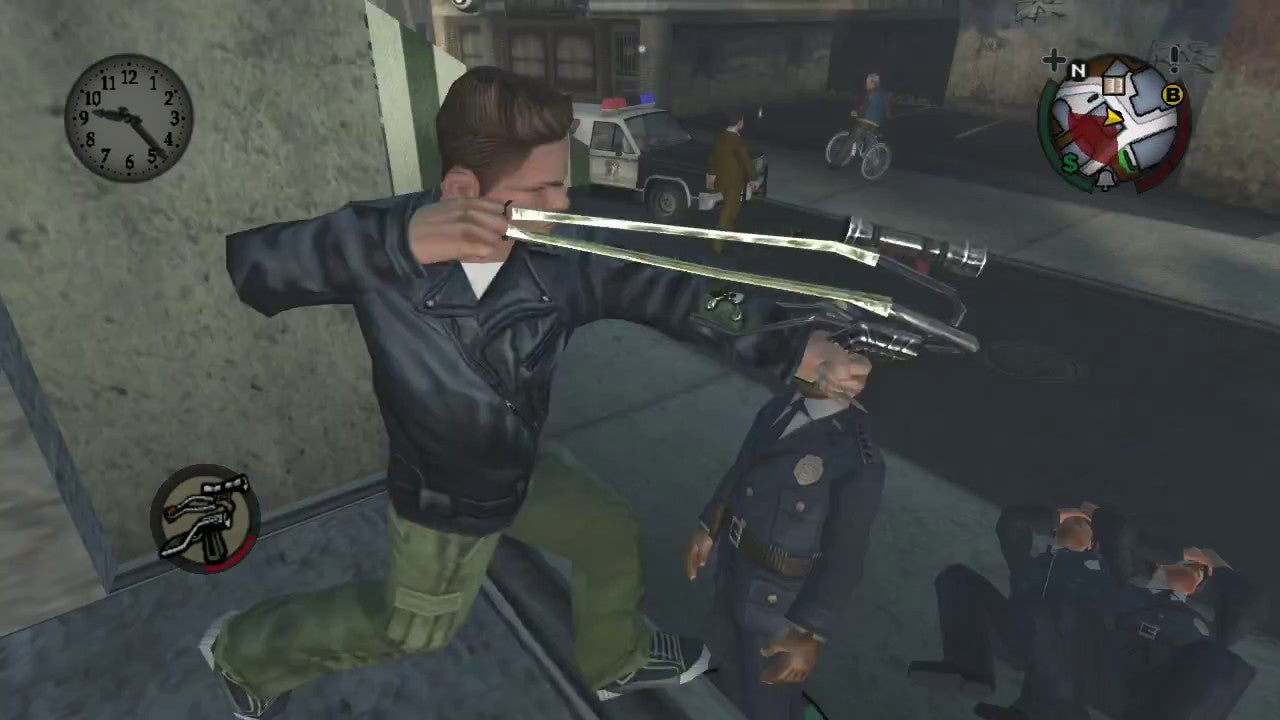Click the dollar sign icon on the minimap

click(1070, 161)
